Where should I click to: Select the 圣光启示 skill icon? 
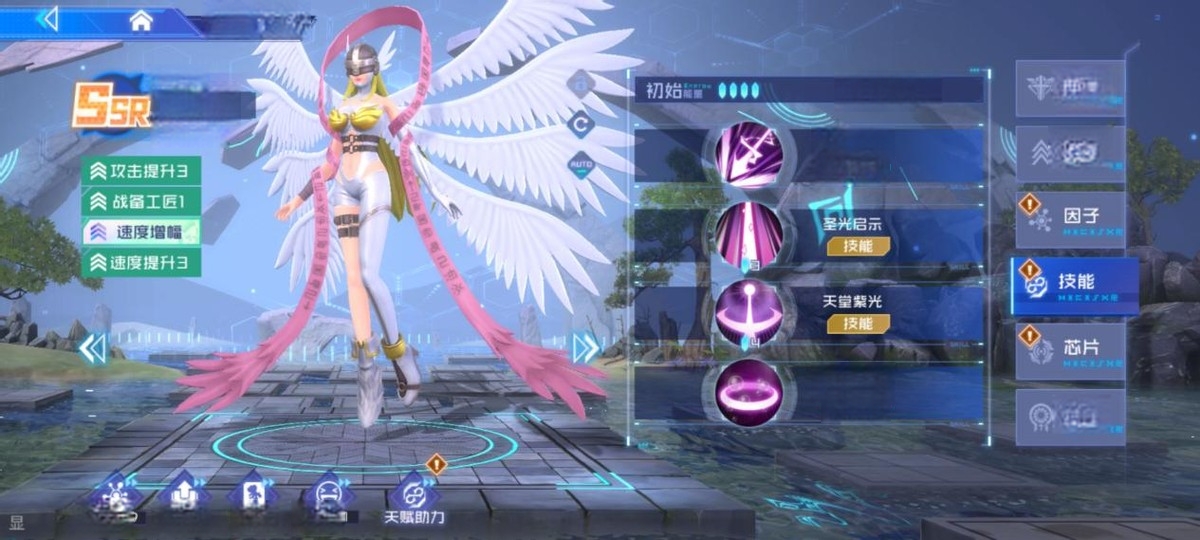click(x=748, y=234)
